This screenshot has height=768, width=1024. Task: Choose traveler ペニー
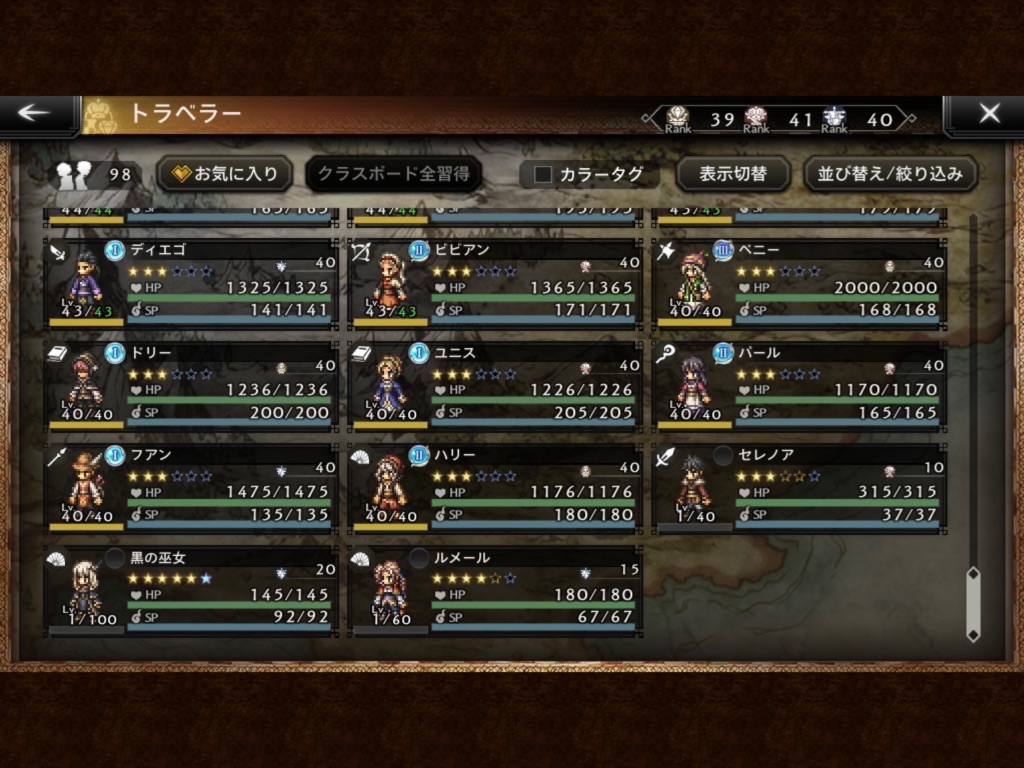click(x=799, y=283)
